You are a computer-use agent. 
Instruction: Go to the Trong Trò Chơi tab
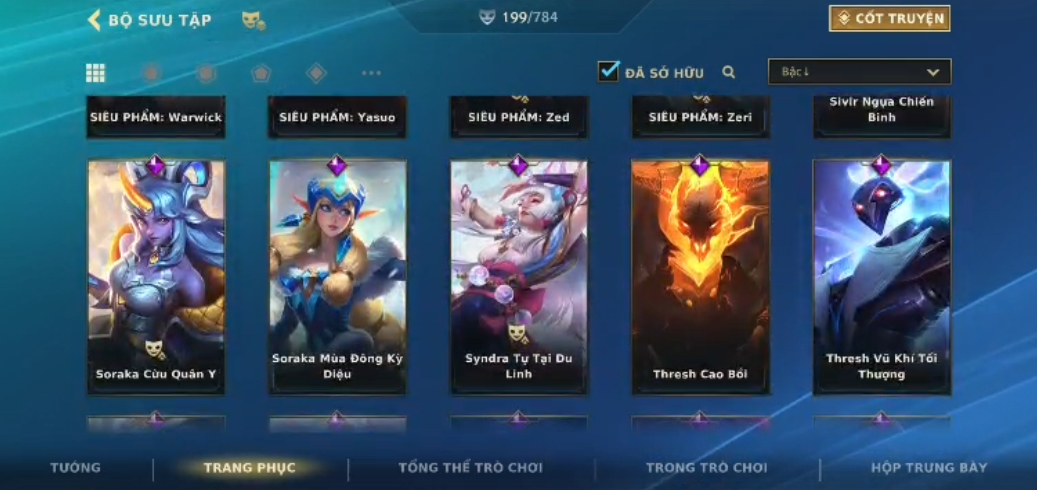706,468
